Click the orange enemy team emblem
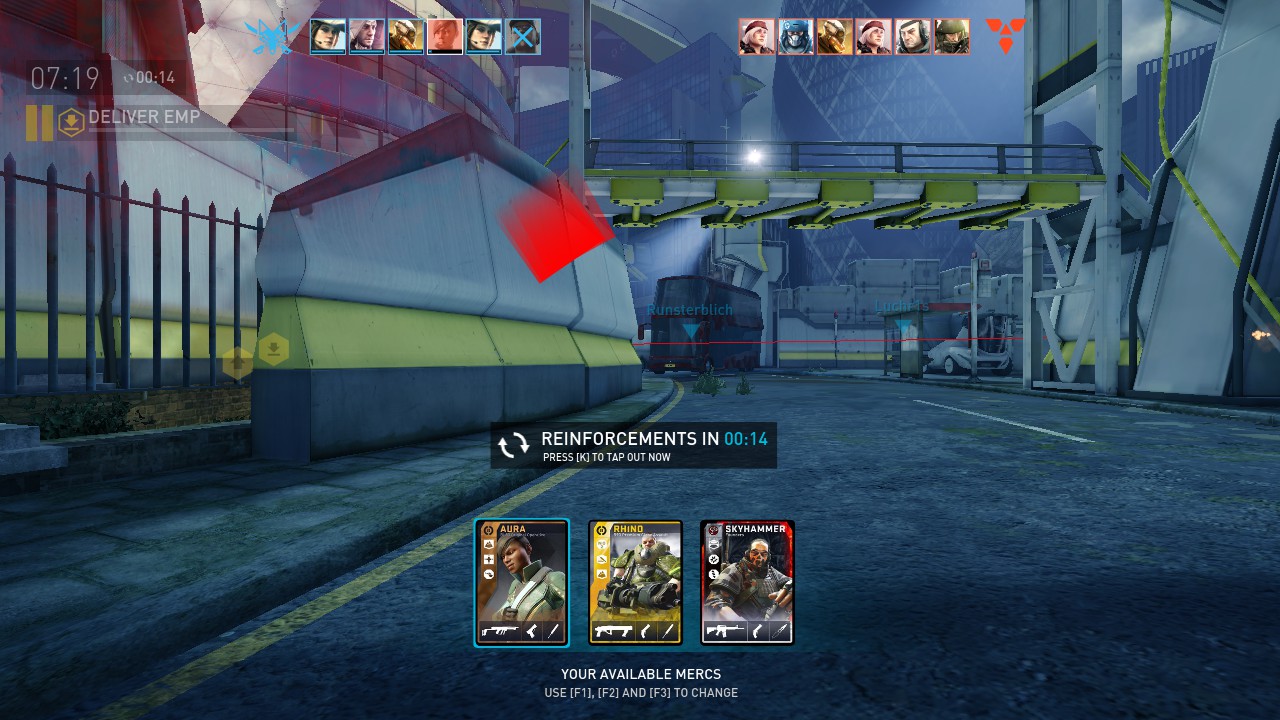Image resolution: width=1280 pixels, height=720 pixels. 1005,36
